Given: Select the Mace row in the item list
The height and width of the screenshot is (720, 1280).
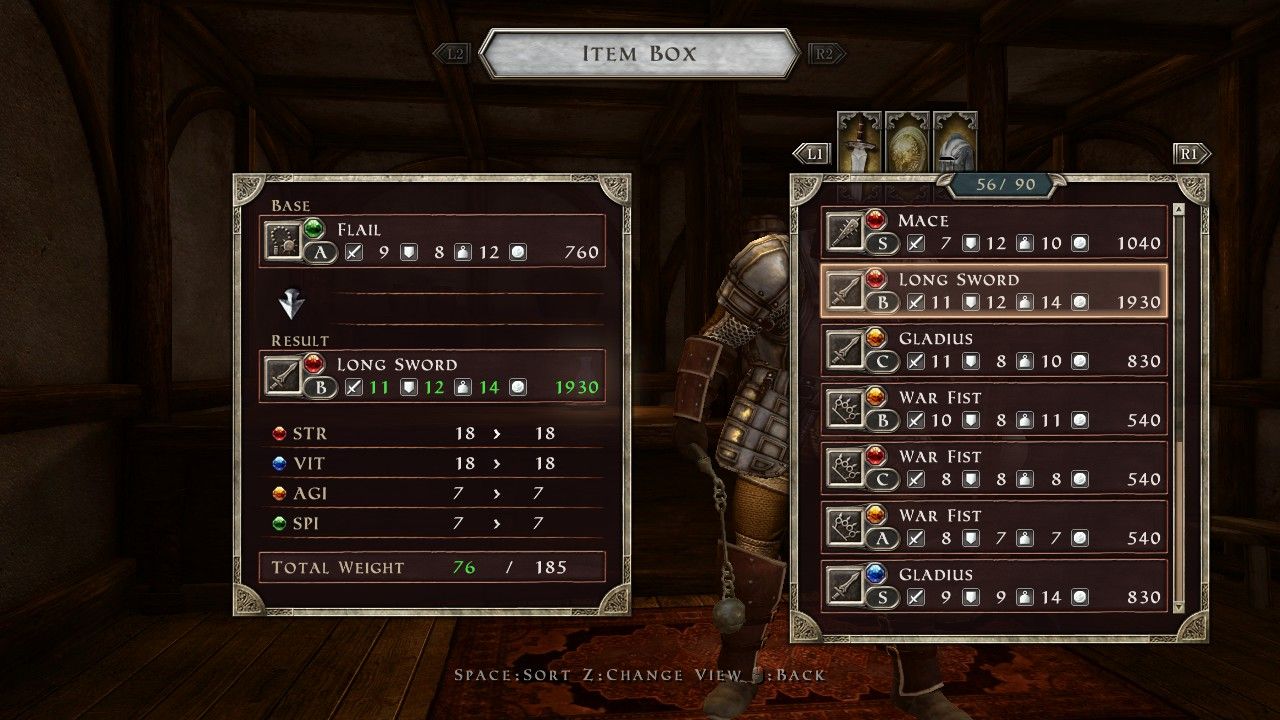Looking at the screenshot, I should (x=994, y=232).
